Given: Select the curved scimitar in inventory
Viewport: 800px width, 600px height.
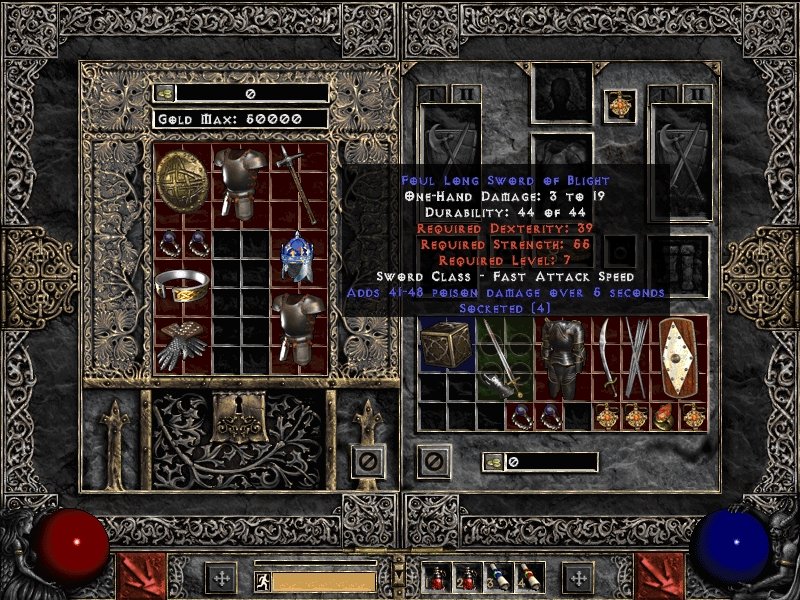Looking at the screenshot, I should 606,357.
